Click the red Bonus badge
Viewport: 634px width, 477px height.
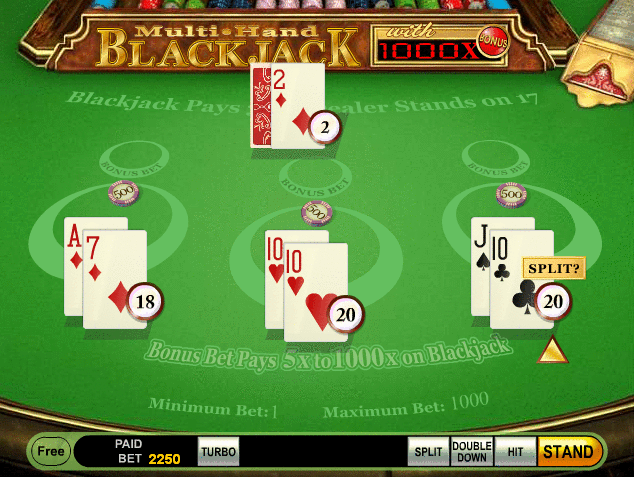coord(491,37)
